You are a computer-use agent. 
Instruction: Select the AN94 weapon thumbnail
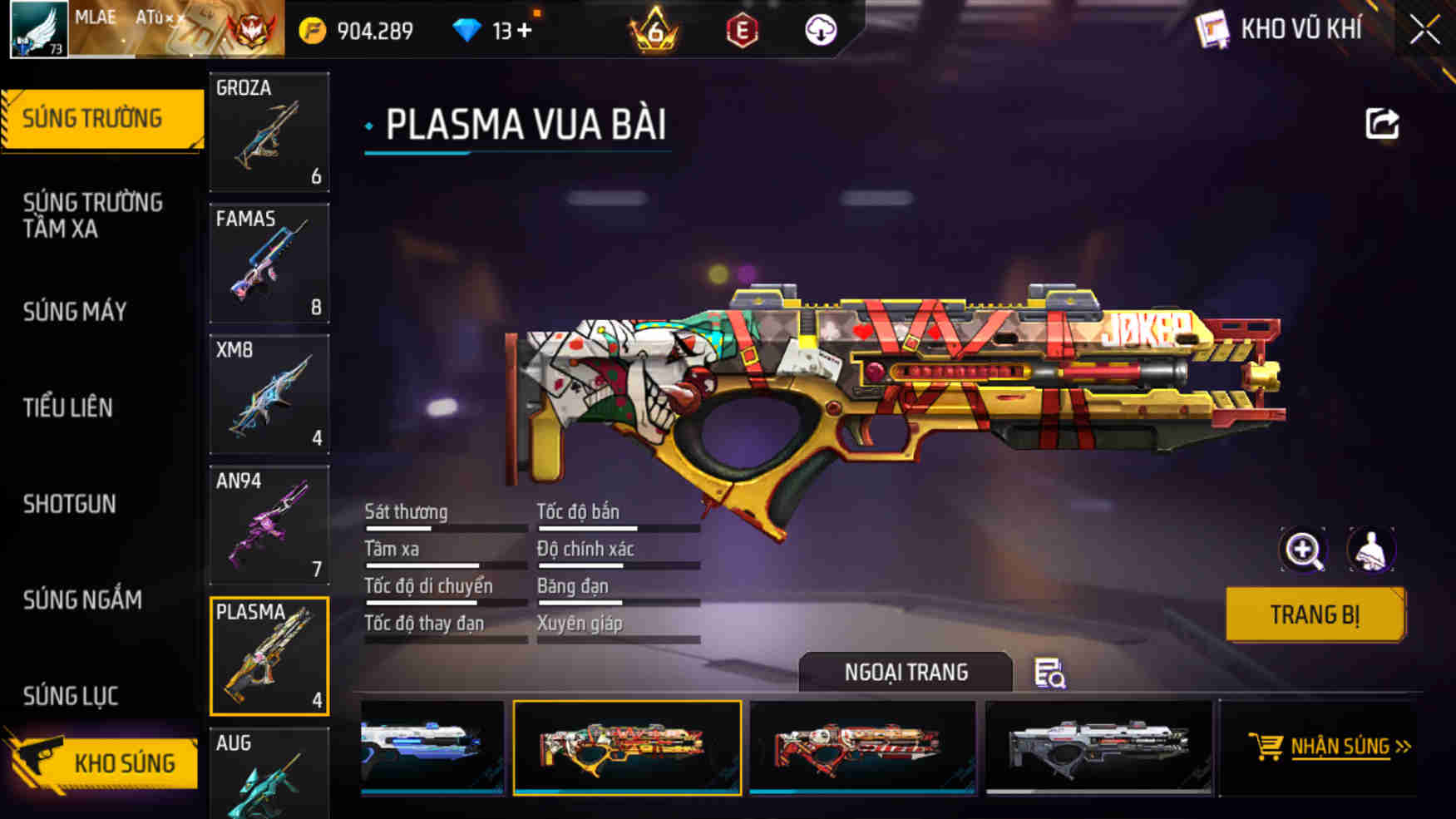coord(269,525)
